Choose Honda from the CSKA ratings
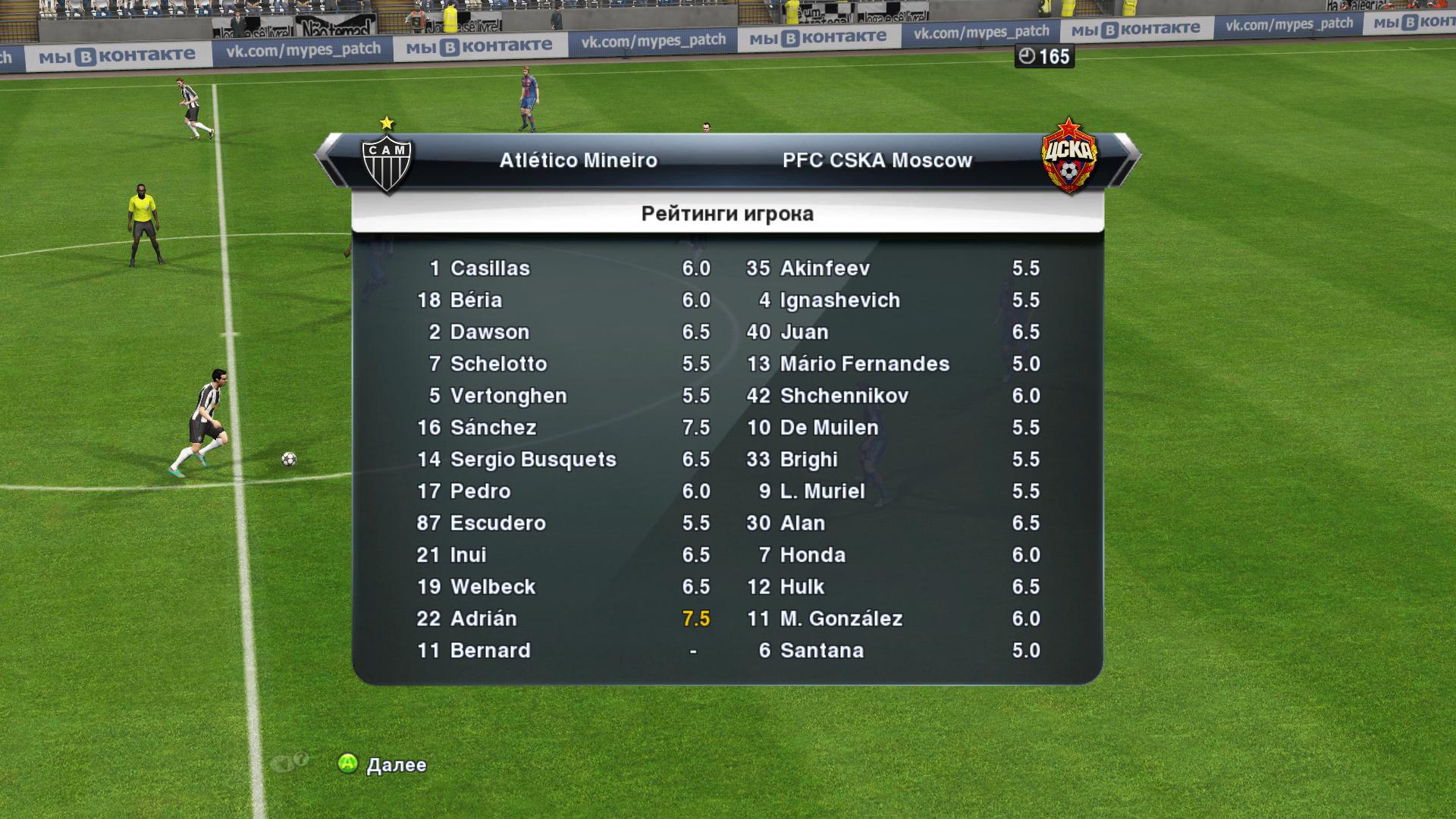 [x=812, y=555]
